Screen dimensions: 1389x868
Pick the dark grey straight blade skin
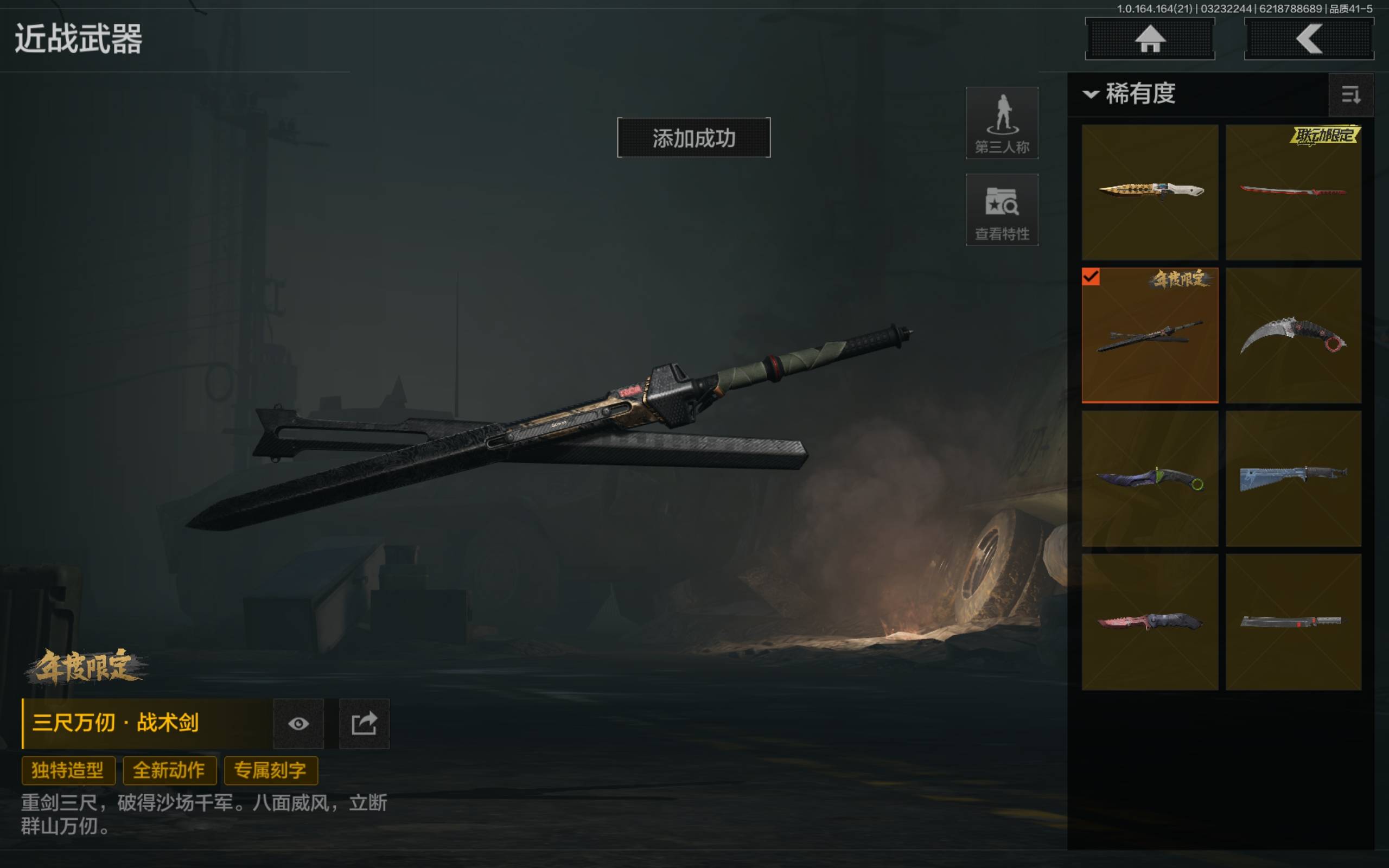(1293, 622)
